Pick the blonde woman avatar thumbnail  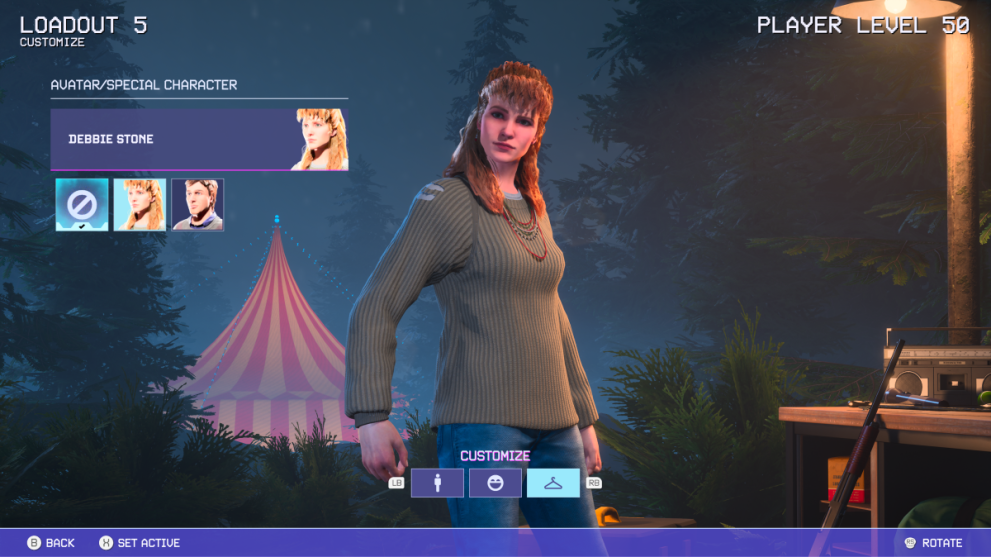tap(140, 205)
